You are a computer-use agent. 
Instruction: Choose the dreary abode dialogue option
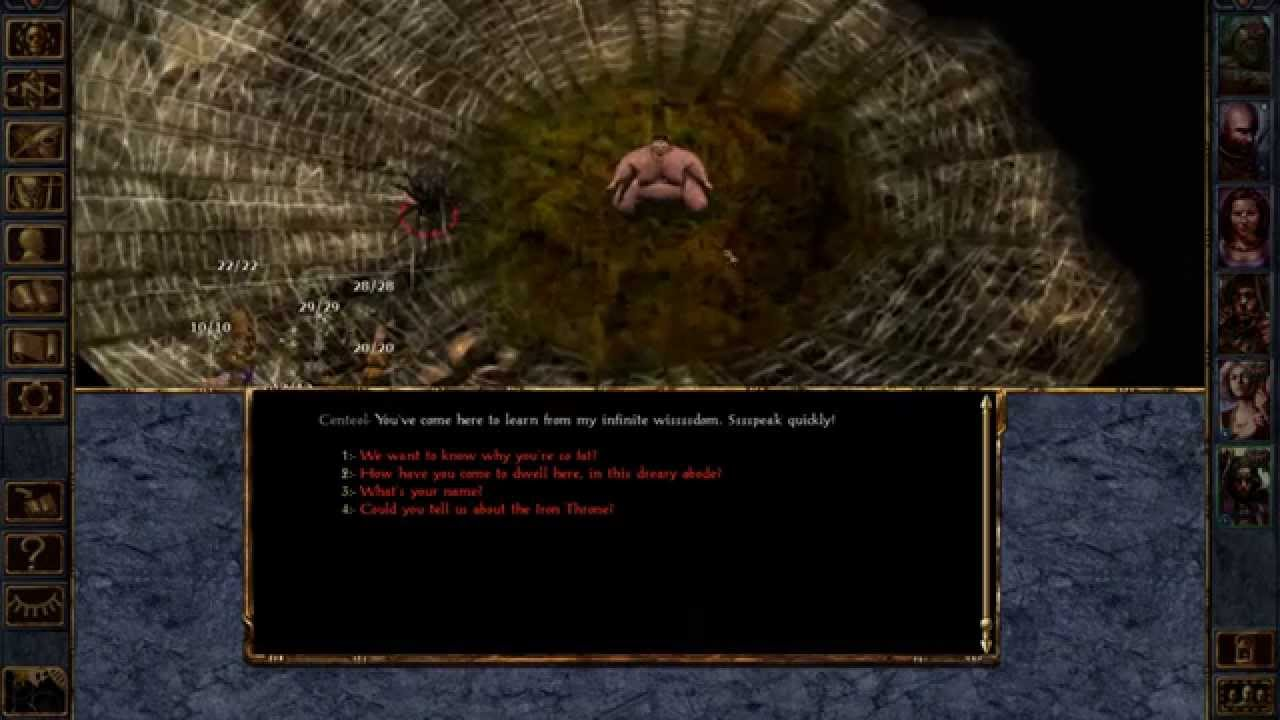pos(530,472)
